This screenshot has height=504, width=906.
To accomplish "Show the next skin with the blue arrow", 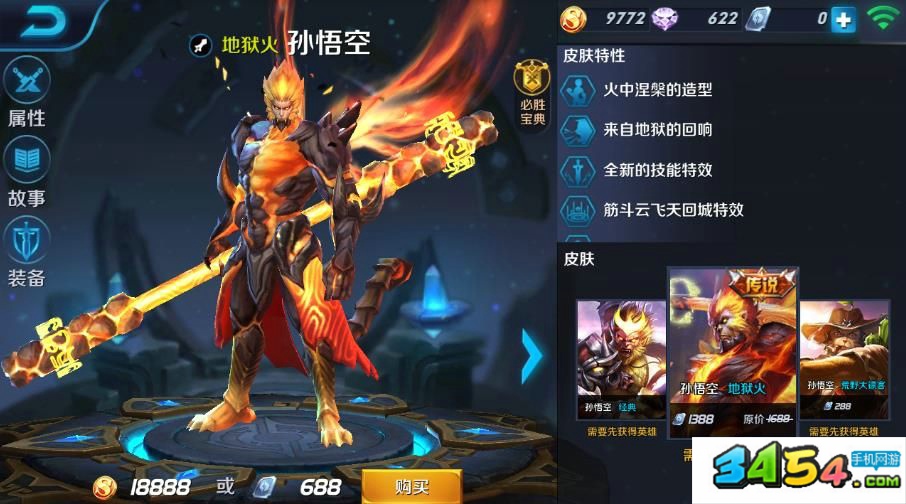I will (532, 355).
